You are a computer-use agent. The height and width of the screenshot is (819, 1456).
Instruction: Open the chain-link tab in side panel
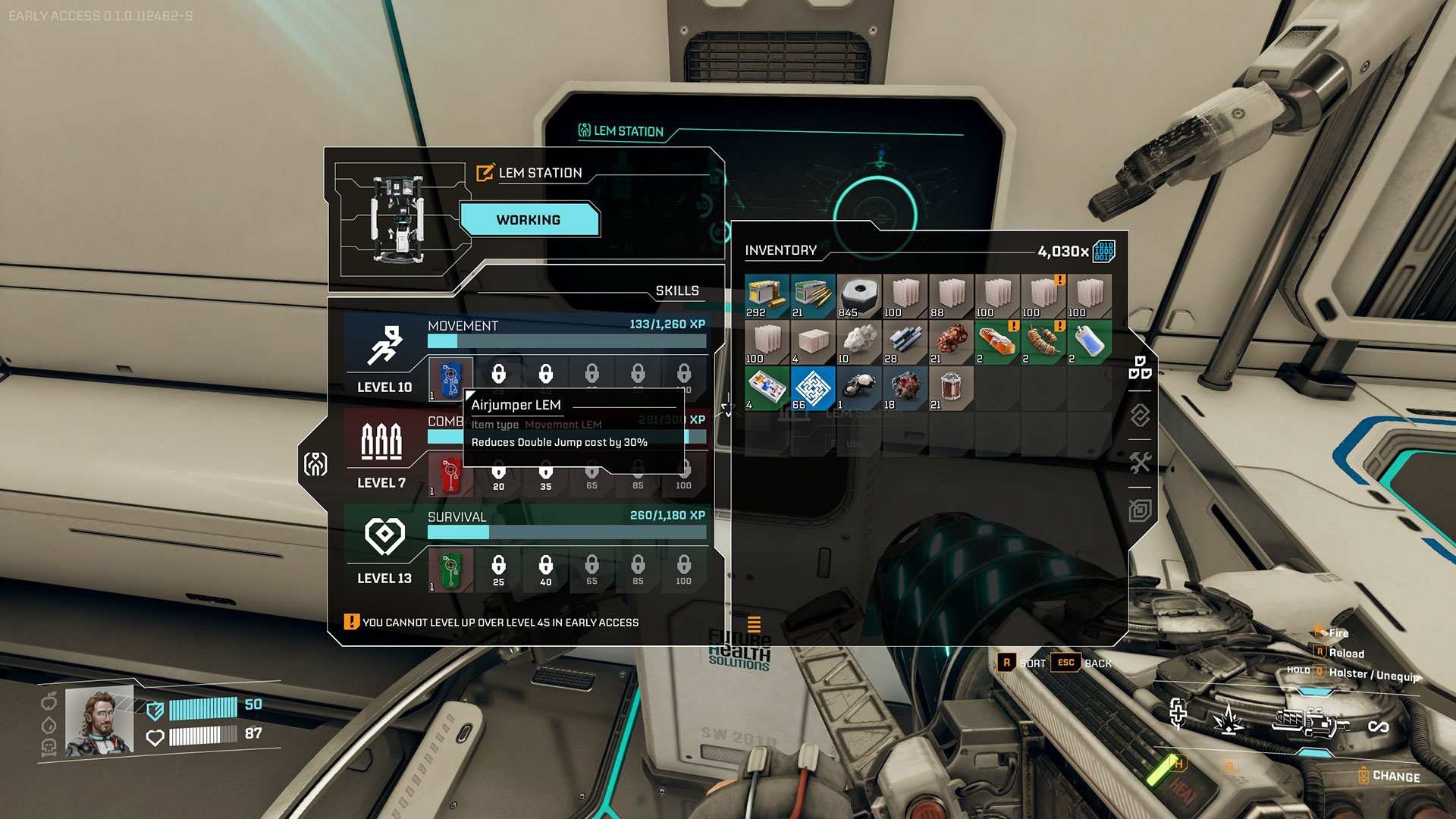[x=1140, y=416]
